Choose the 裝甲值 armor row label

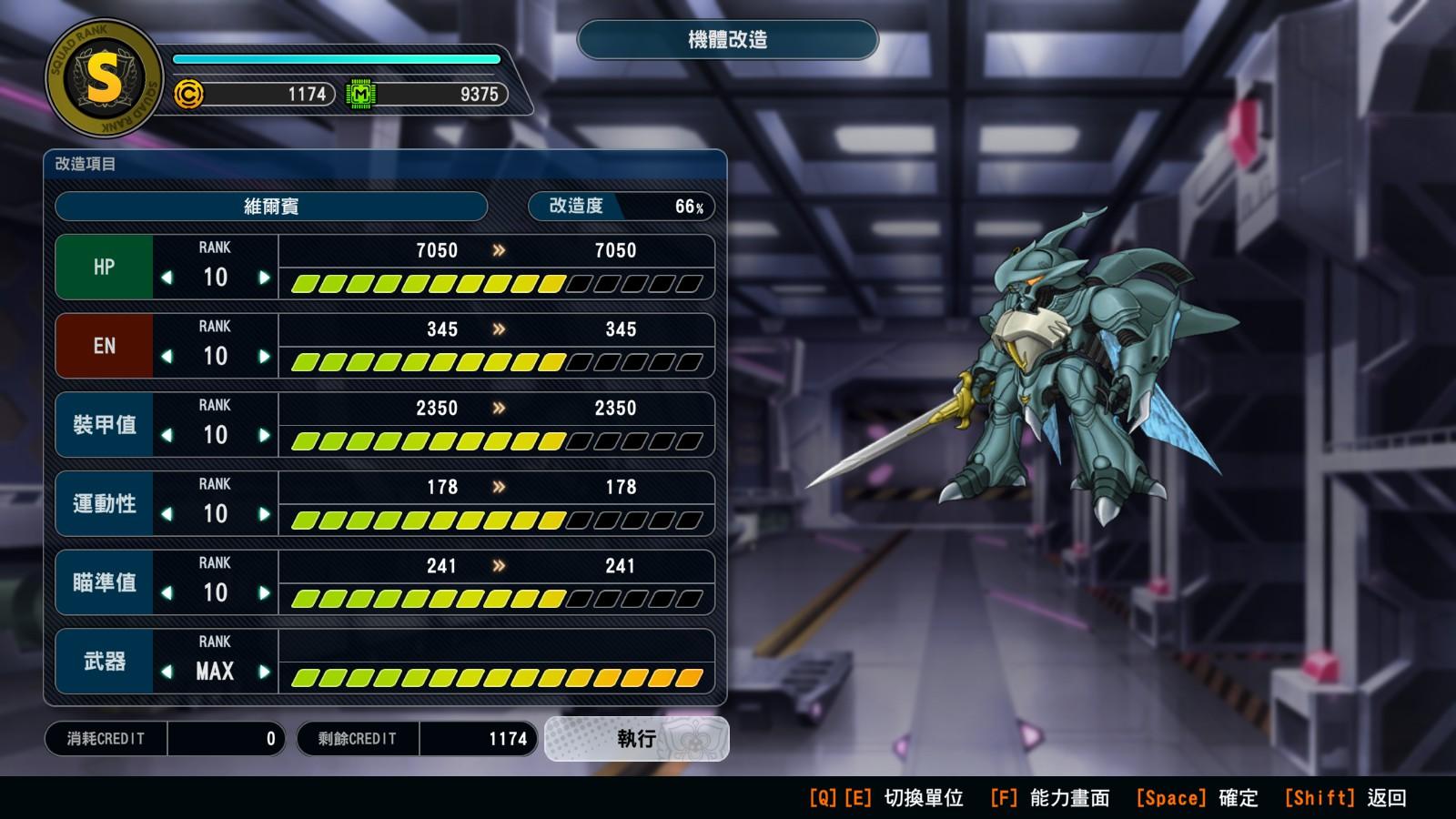coord(104,425)
